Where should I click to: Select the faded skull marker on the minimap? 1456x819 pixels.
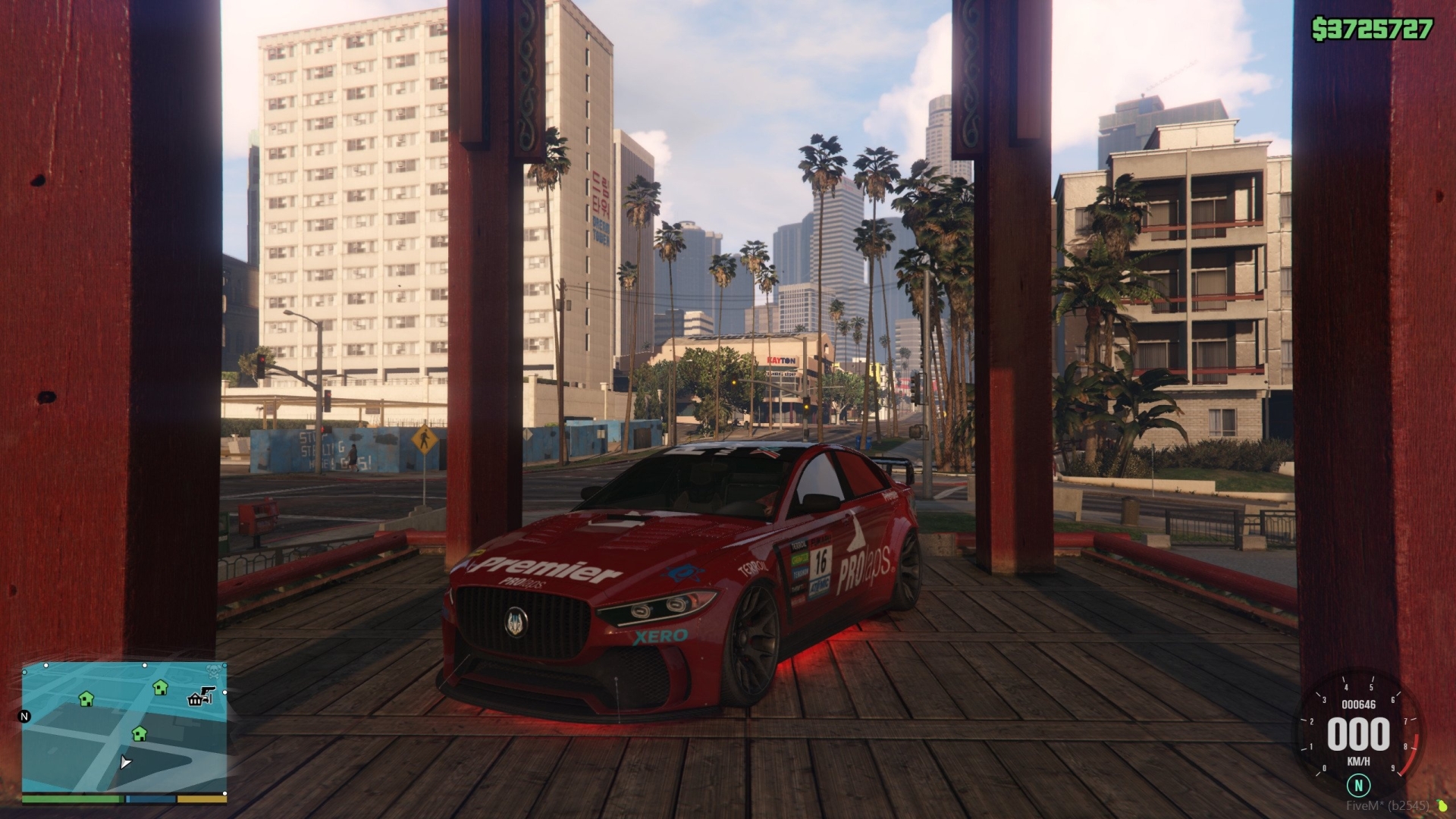213,671
